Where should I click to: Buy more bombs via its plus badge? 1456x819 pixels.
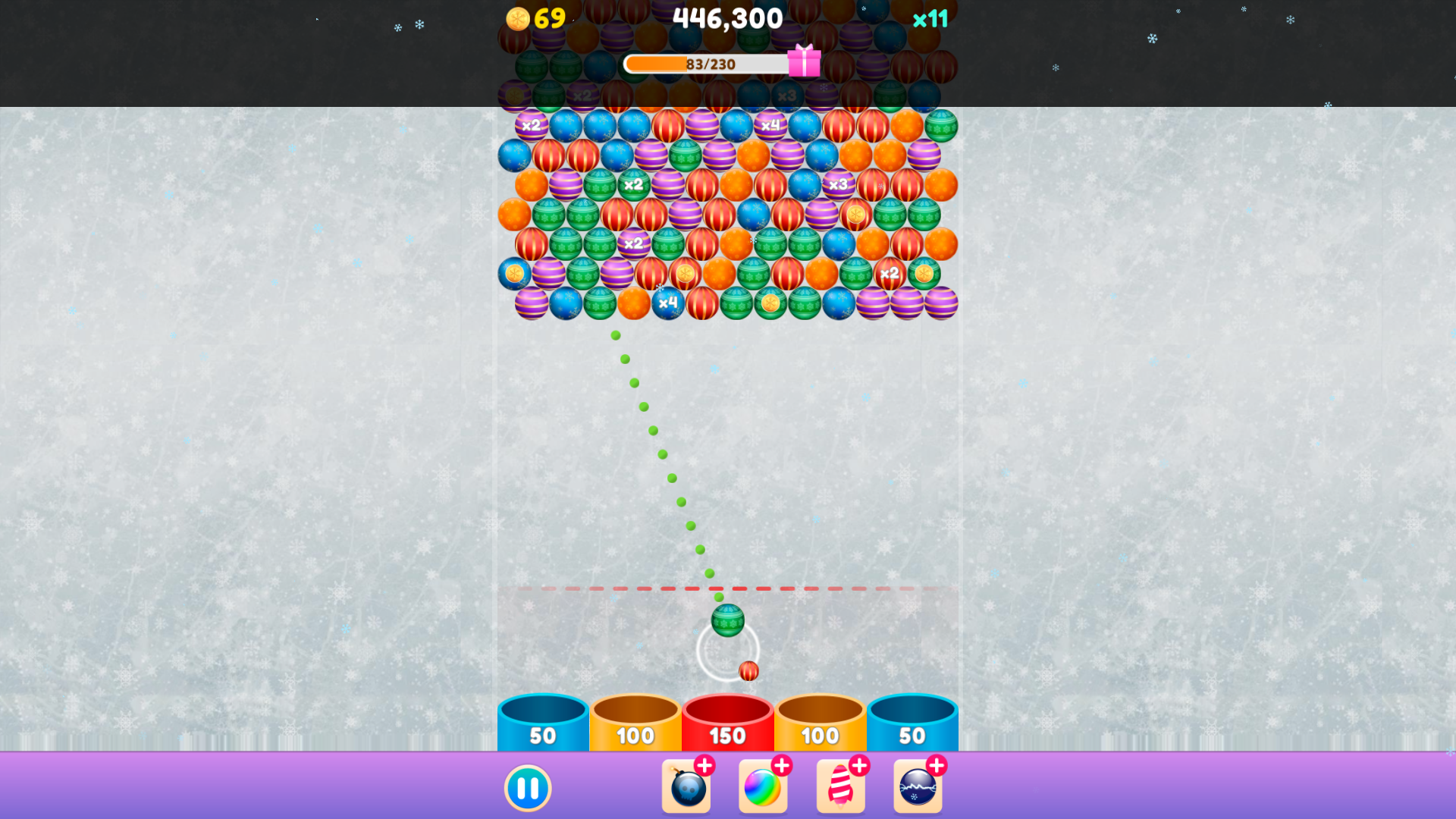click(x=706, y=765)
